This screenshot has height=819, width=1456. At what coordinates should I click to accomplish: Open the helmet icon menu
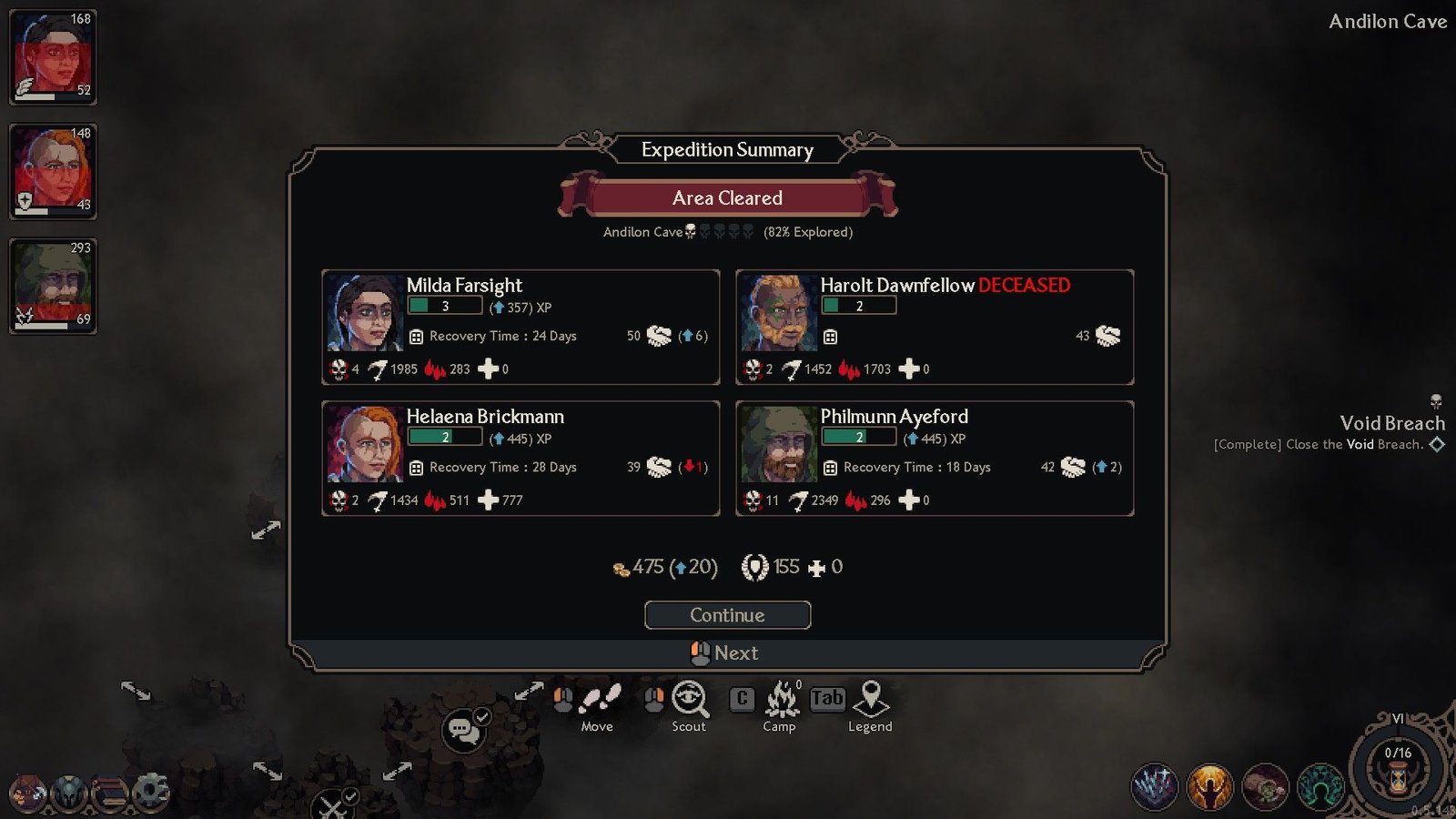click(x=69, y=793)
